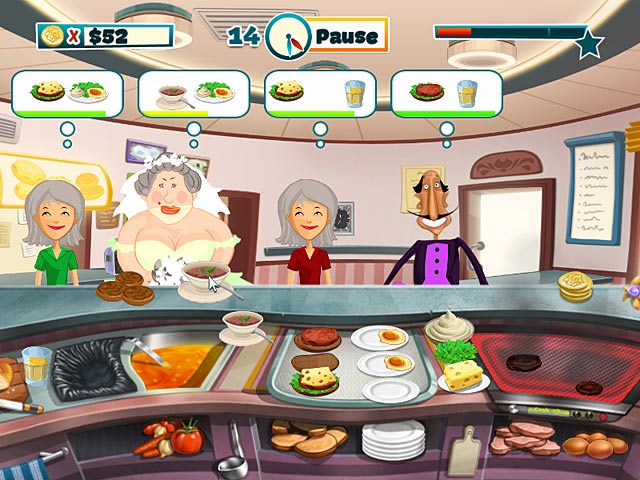Select the yellow cheese wedge
Viewport: 640px width, 480px height.
pyautogui.click(x=461, y=376)
